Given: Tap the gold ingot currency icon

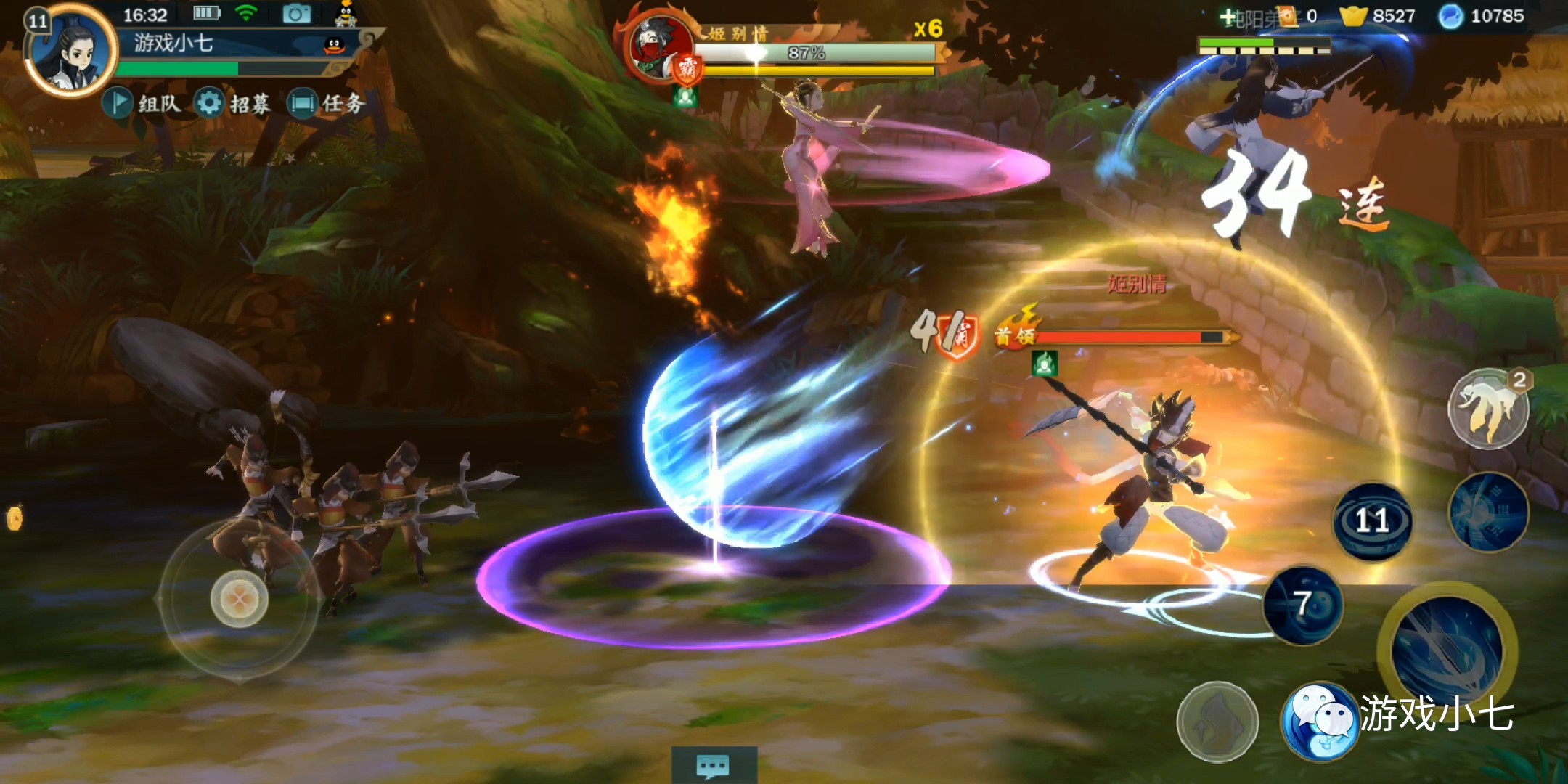Looking at the screenshot, I should coord(1353,16).
